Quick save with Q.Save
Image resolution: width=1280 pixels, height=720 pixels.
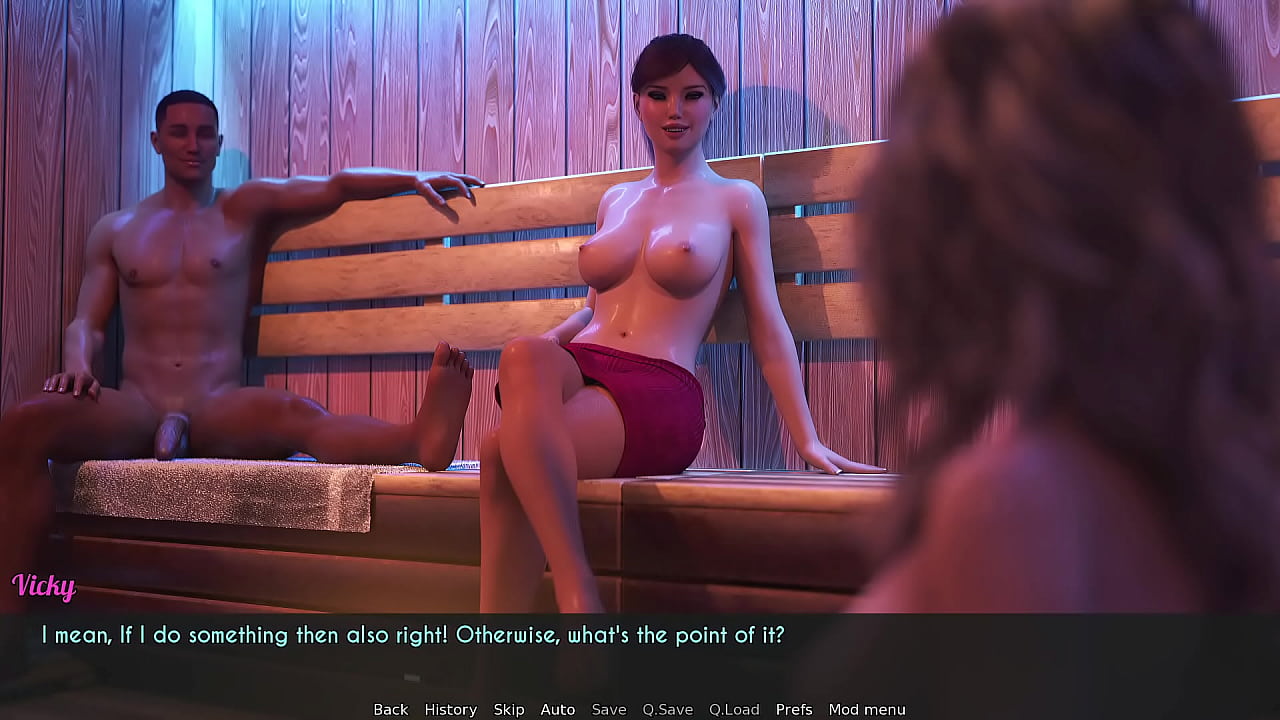click(667, 709)
